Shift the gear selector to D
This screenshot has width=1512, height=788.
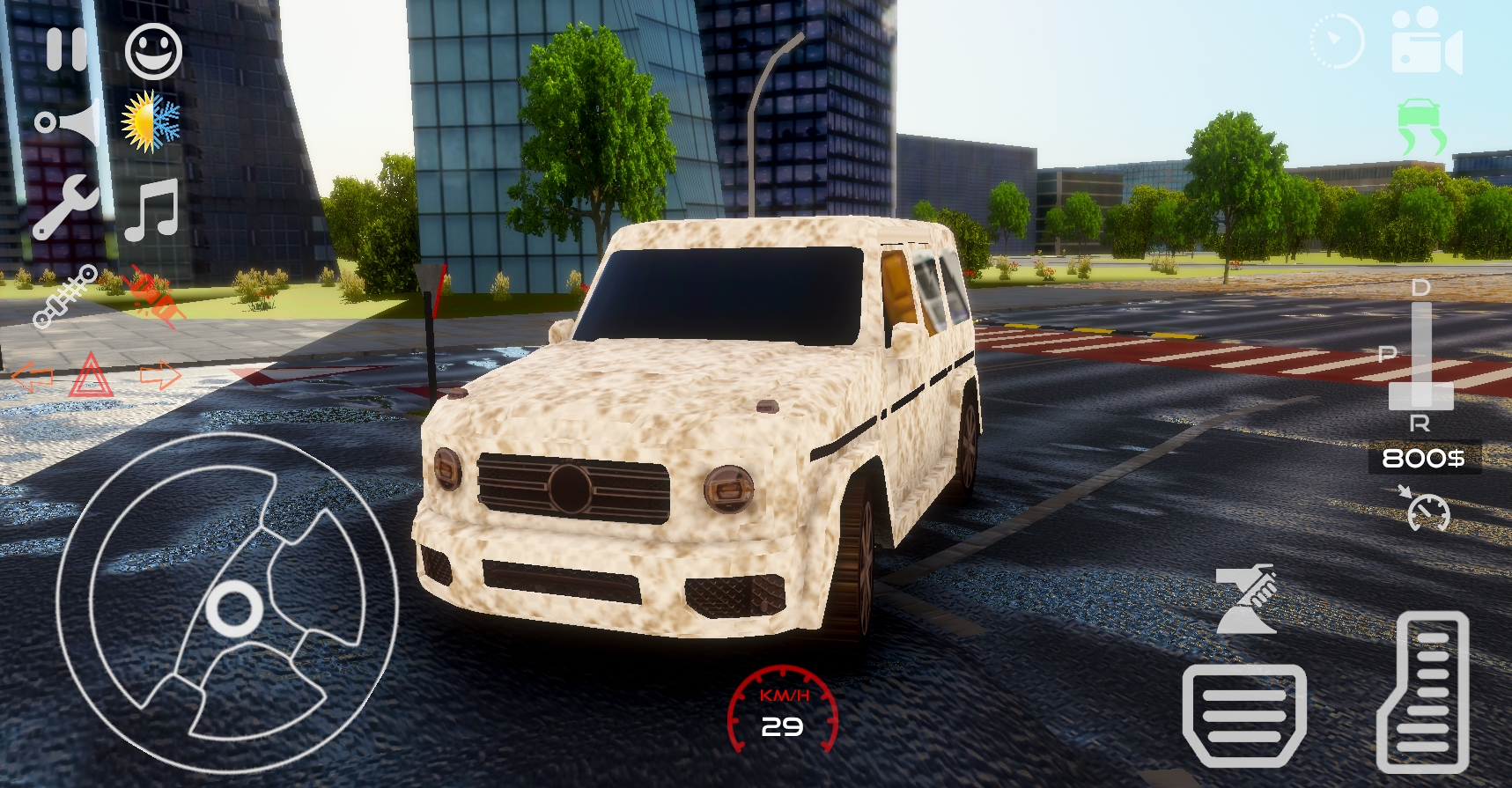click(x=1420, y=289)
